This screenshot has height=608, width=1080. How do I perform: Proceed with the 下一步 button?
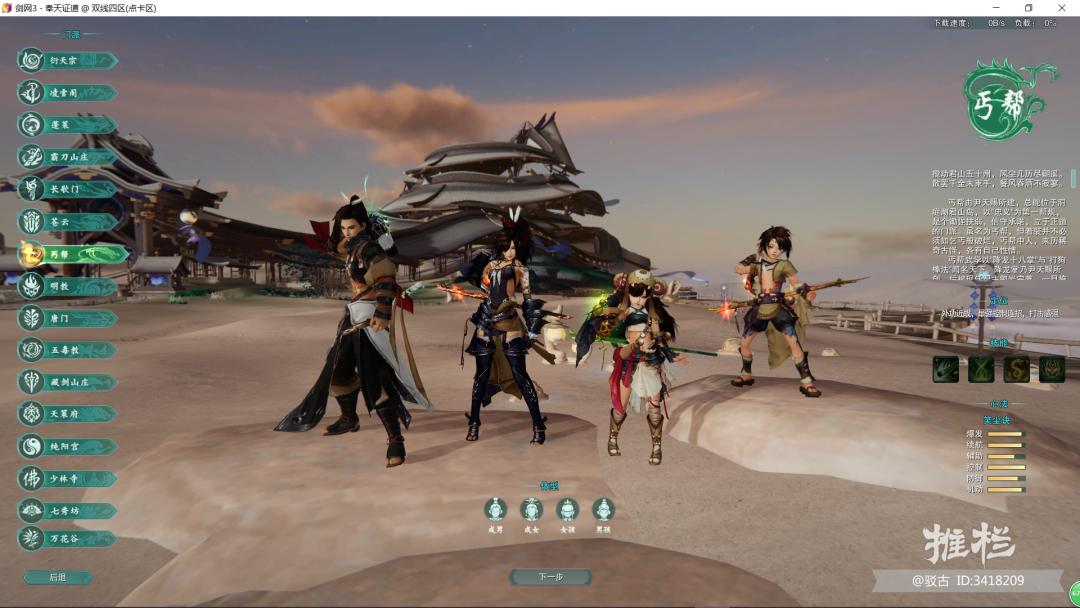(x=550, y=577)
